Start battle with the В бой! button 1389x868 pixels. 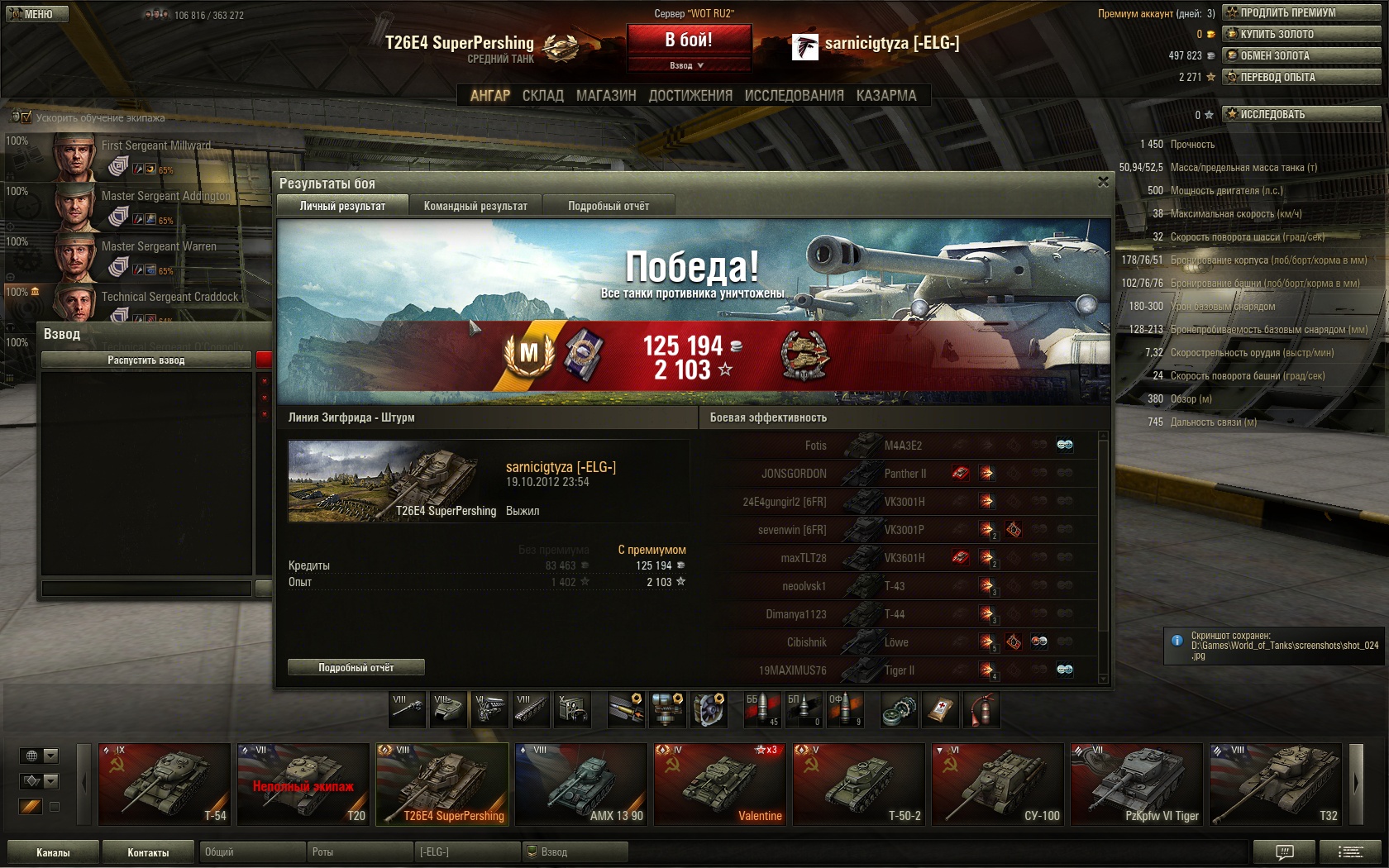tap(689, 40)
